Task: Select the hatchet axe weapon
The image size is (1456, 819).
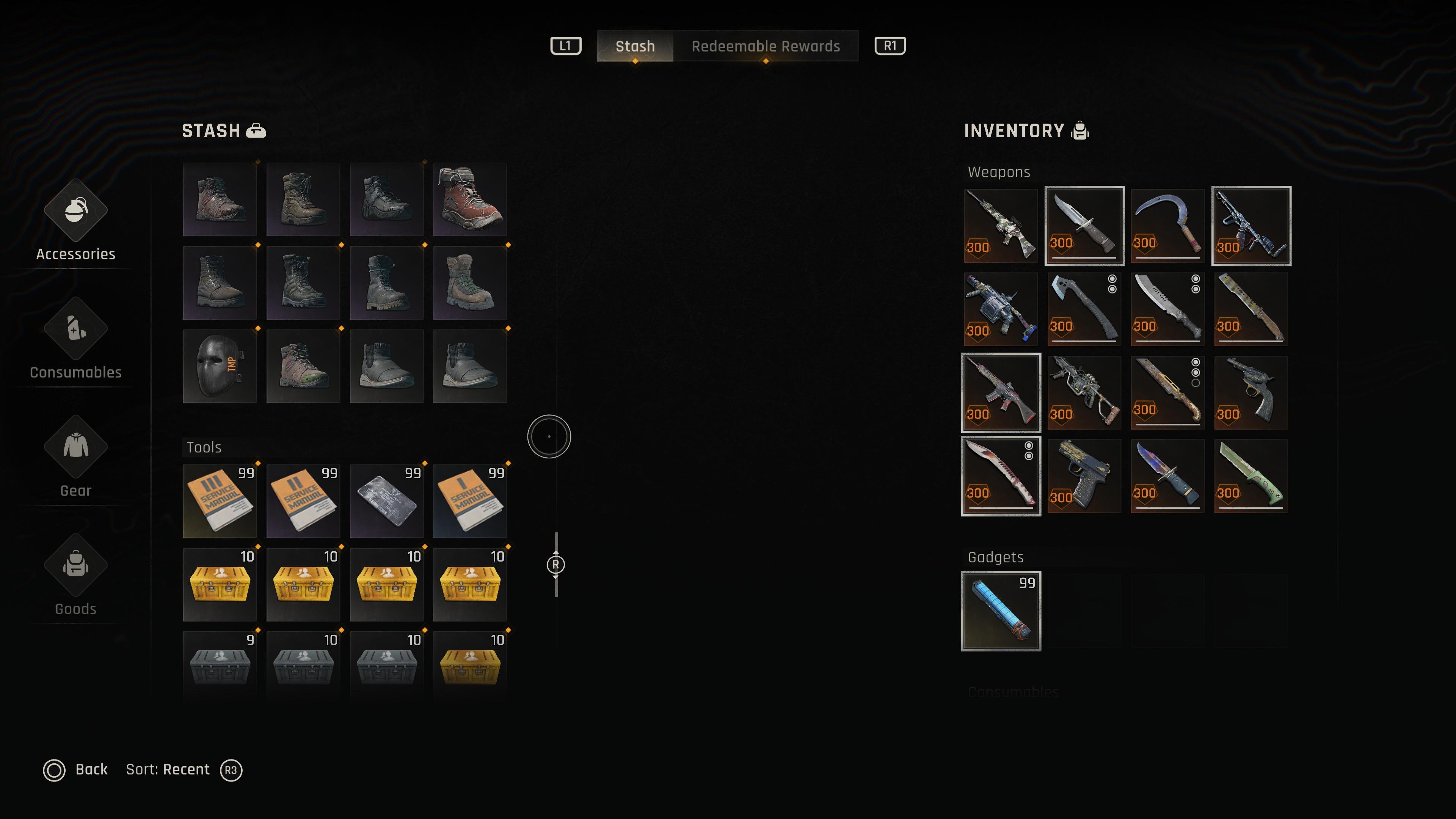Action: 1084,309
